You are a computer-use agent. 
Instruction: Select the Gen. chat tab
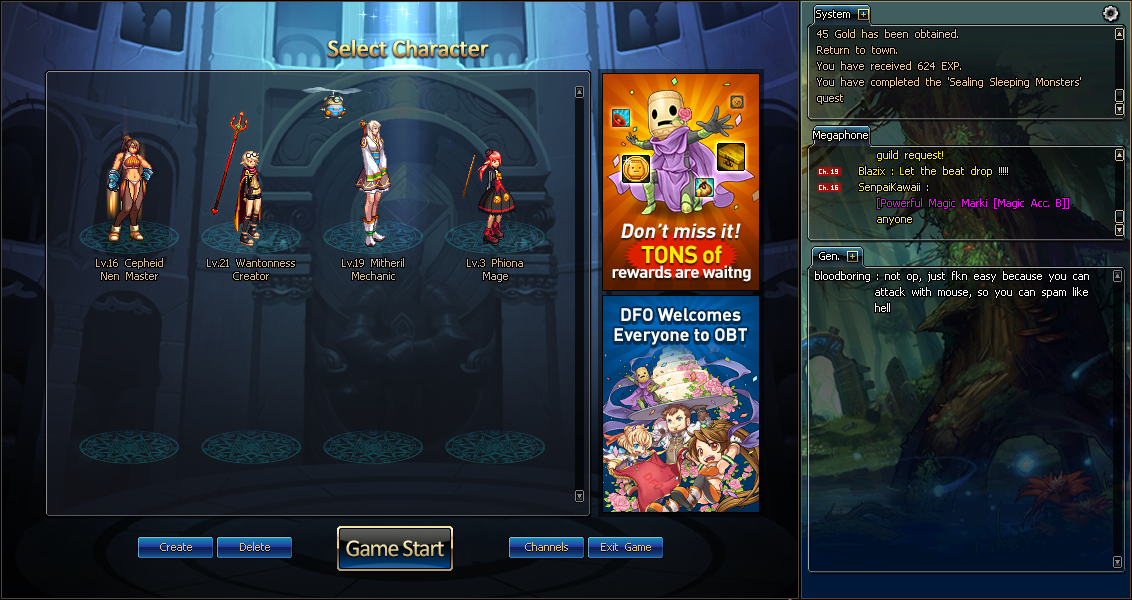[828, 257]
